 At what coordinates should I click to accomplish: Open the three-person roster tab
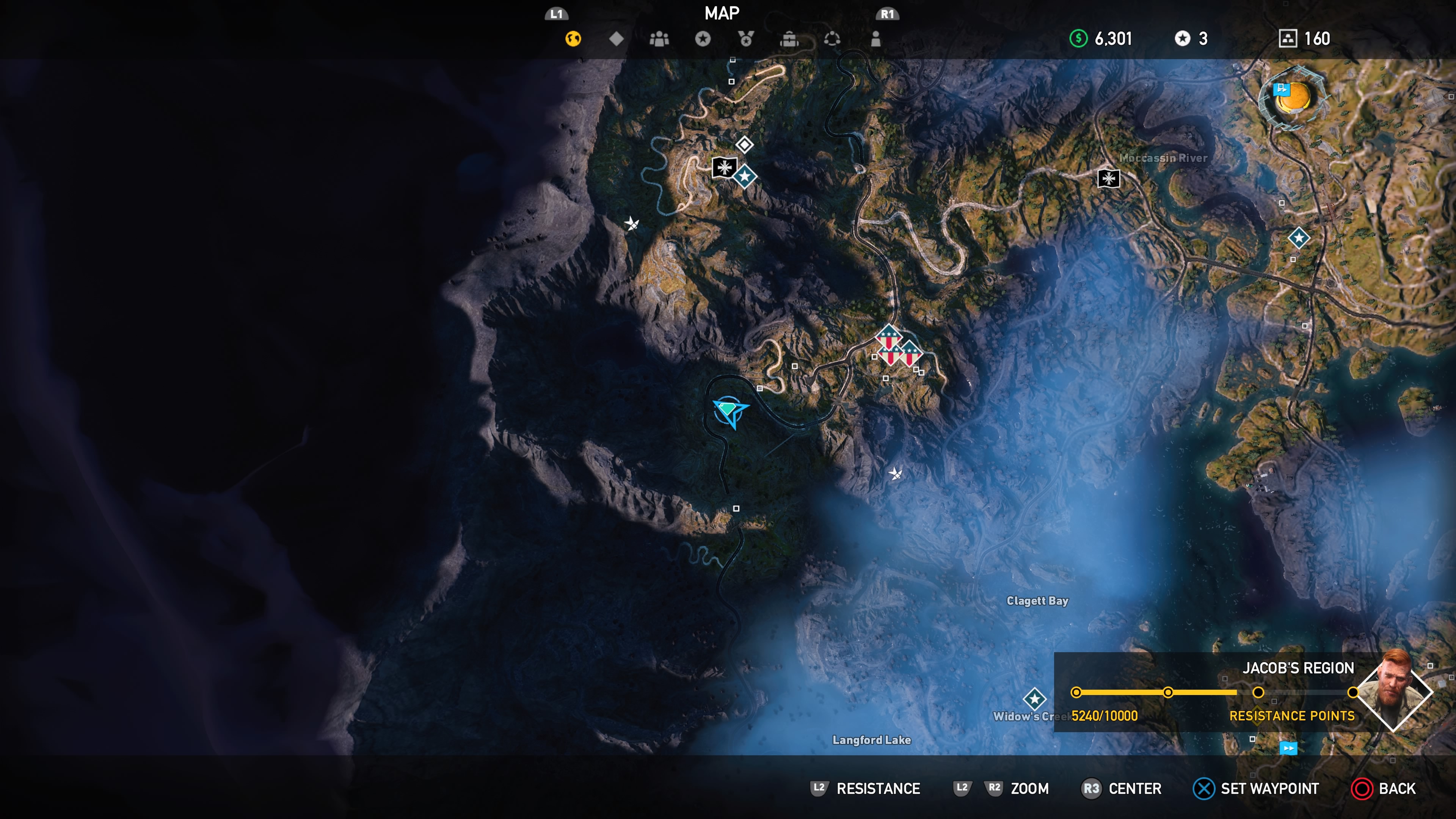[x=659, y=38]
